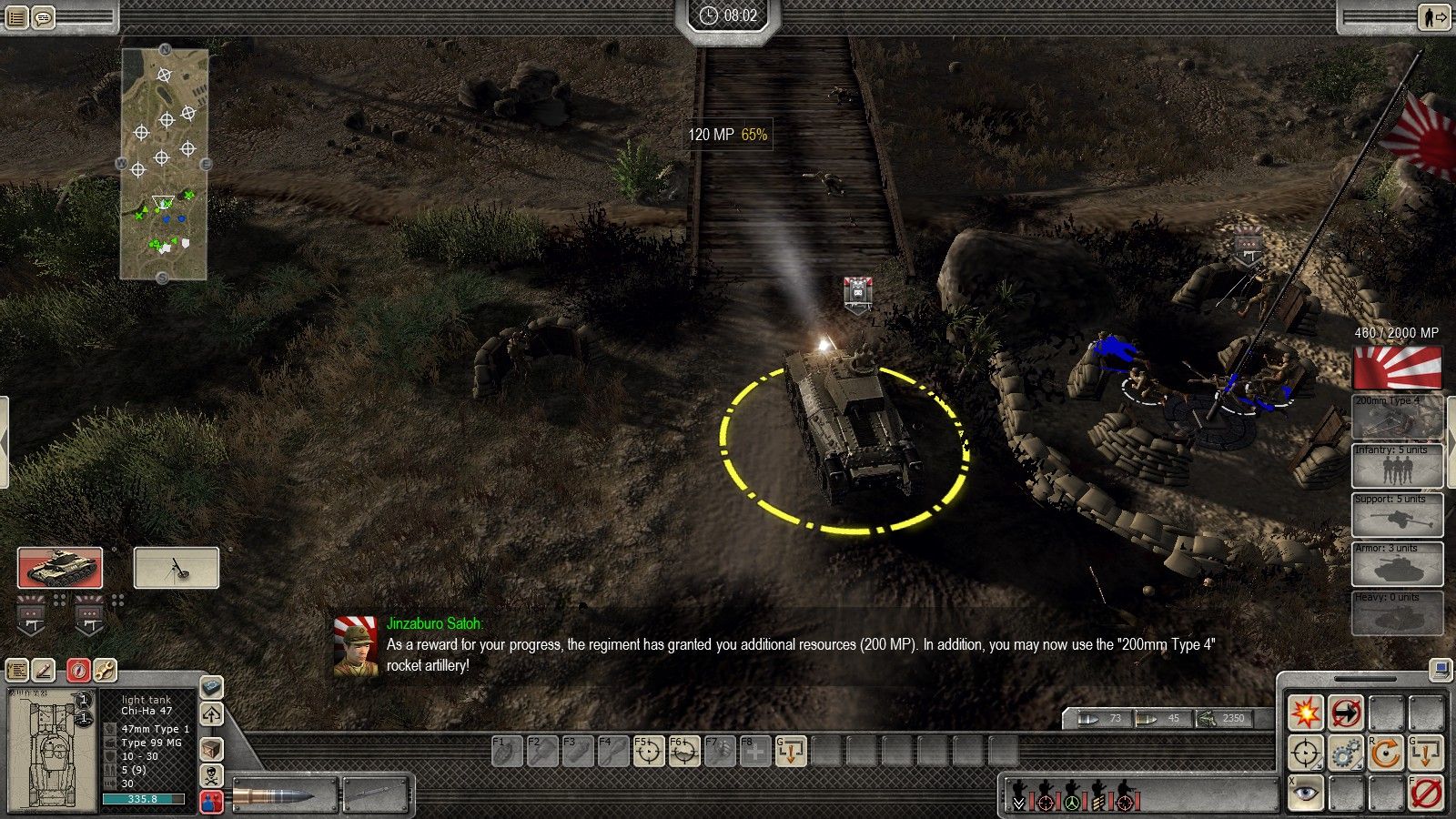1456x819 pixels.
Task: Click the red compass button
Action: coord(78,671)
